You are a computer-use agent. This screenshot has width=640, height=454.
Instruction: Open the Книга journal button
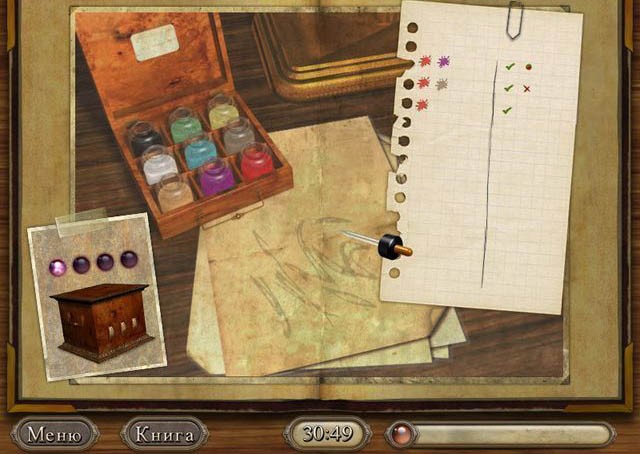(164, 433)
